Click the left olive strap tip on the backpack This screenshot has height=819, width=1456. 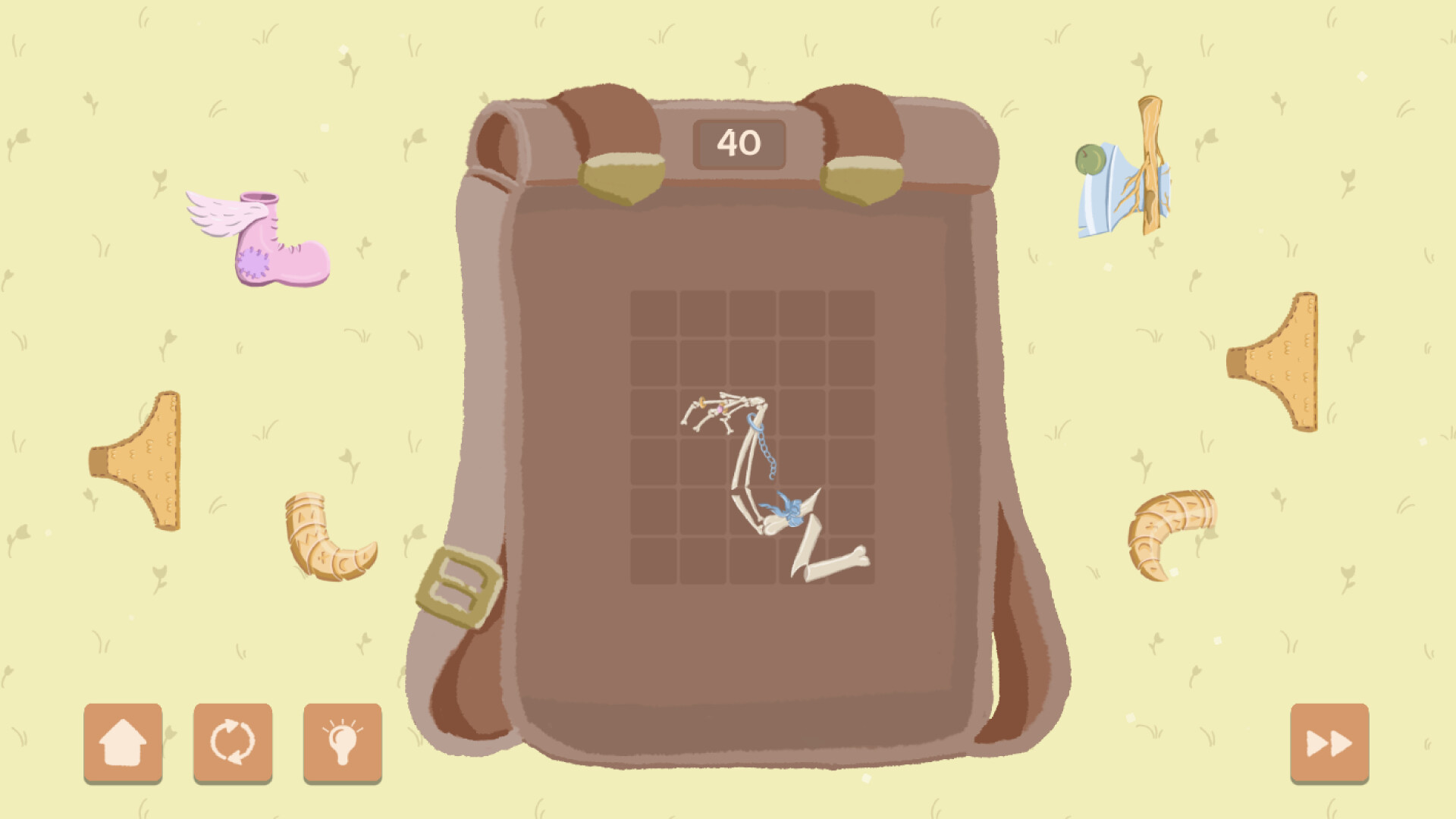[x=622, y=178]
